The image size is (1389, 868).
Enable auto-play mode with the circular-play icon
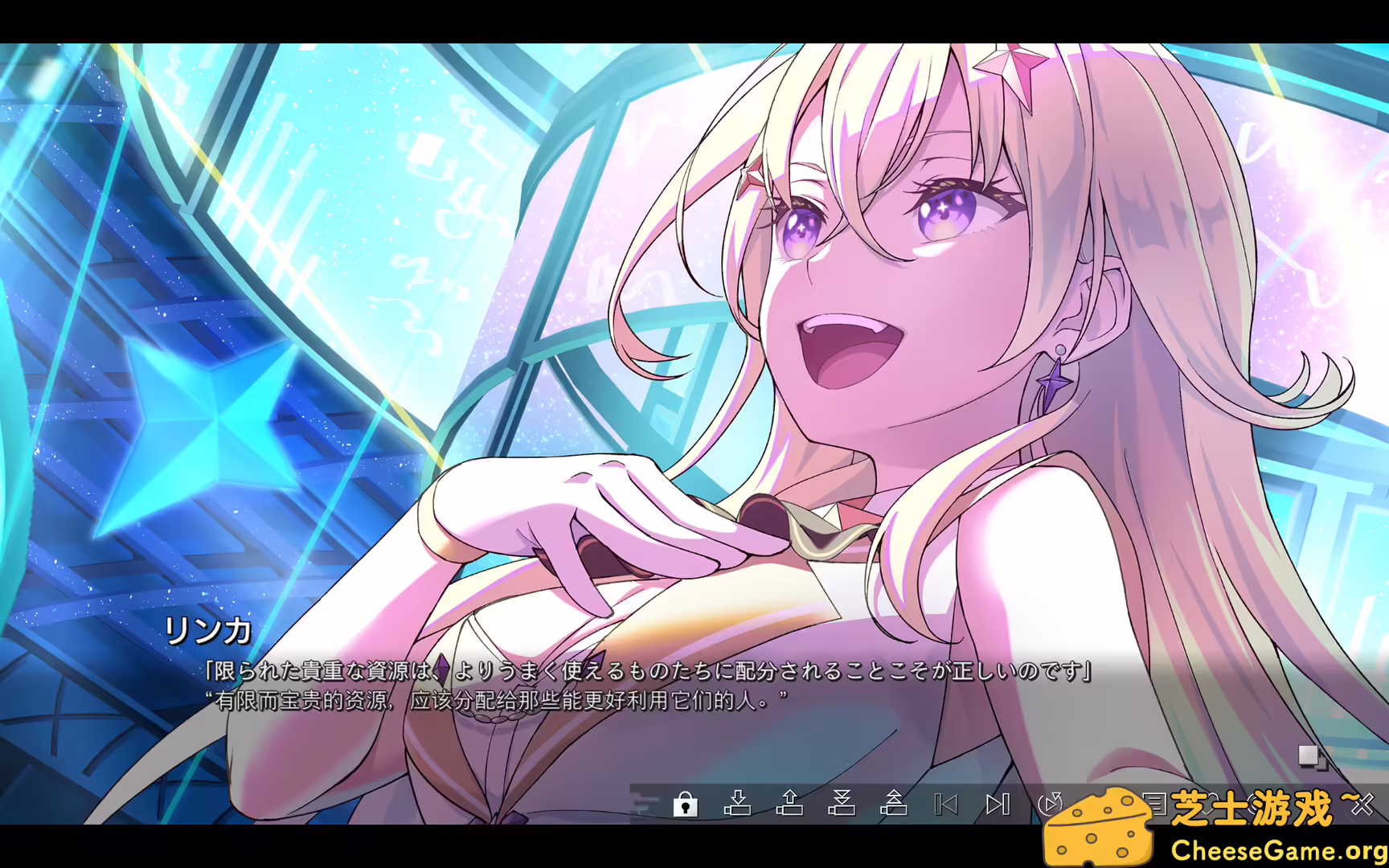tap(1051, 804)
